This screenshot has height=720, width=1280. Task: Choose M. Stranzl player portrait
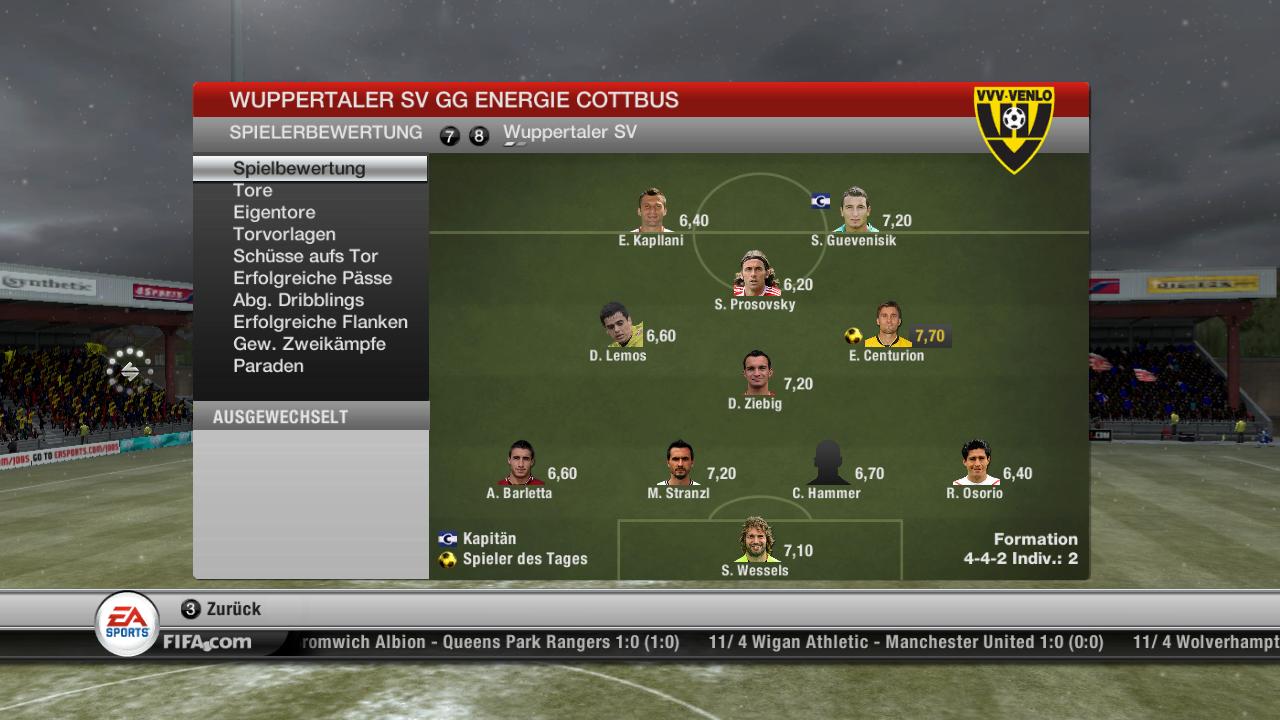(681, 464)
